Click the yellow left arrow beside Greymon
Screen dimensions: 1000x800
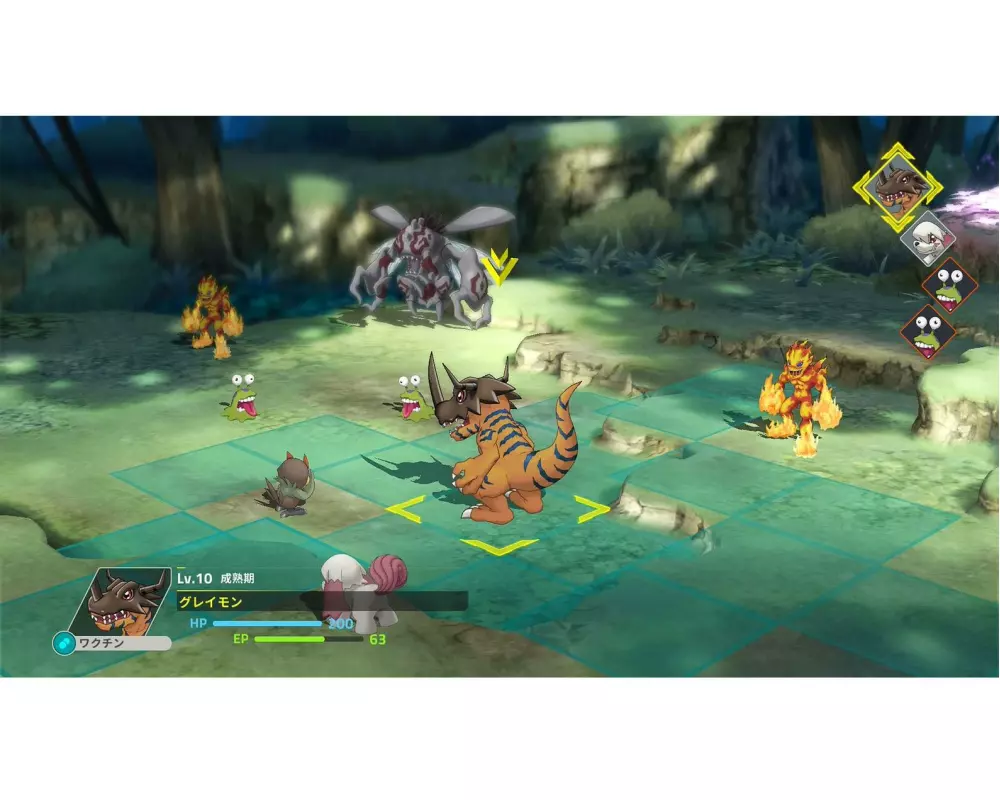[404, 508]
